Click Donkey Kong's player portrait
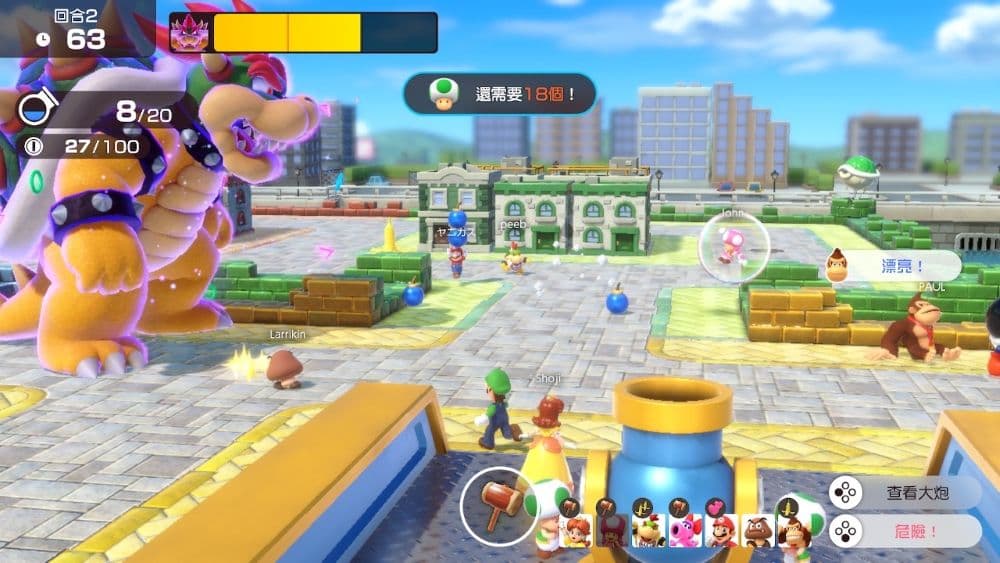1000x563 pixels. [794, 530]
